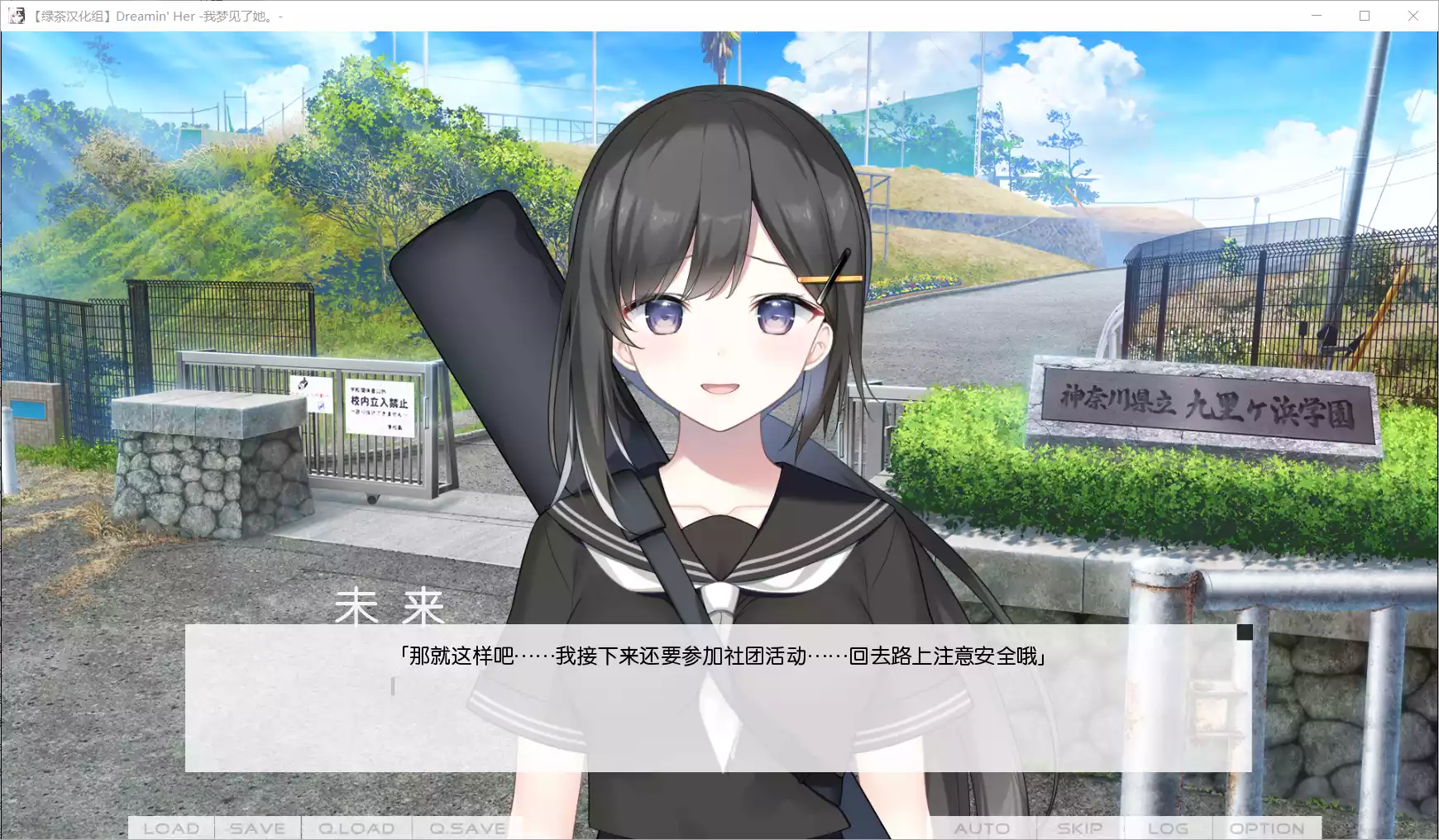
Task: Advance the dialogue by clicking the text box
Action: (719, 711)
